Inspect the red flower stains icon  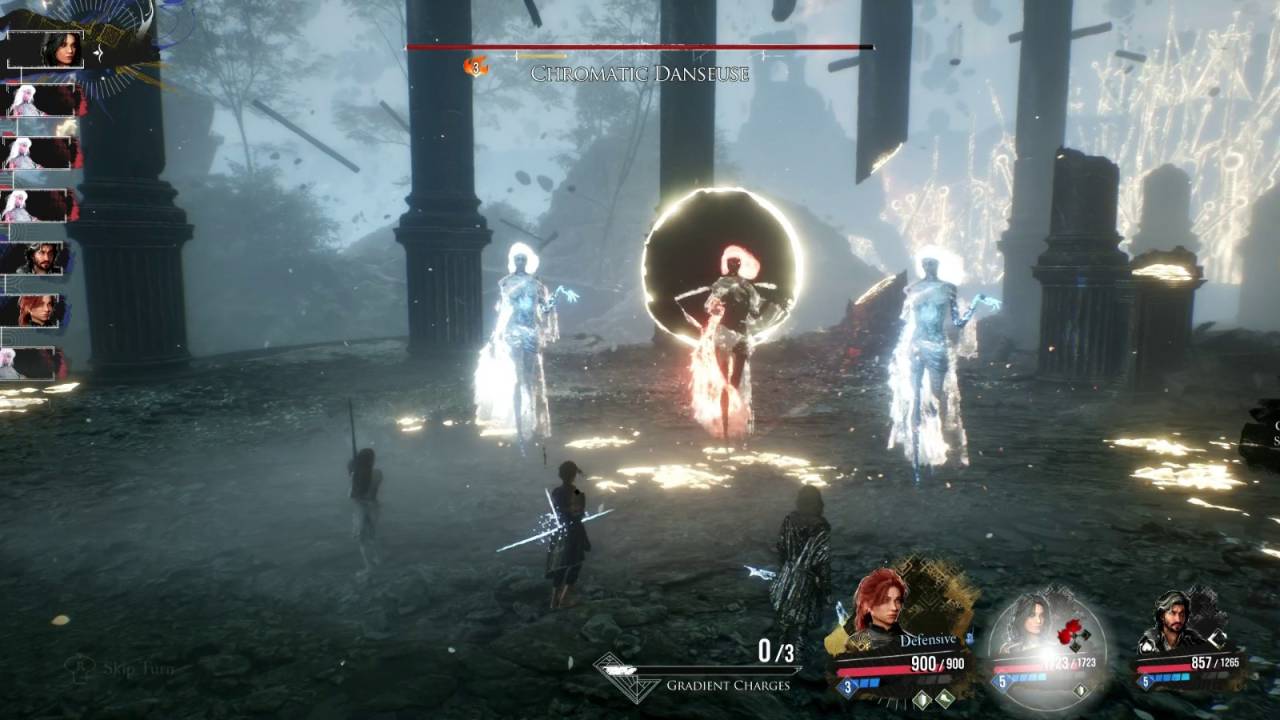coord(1070,632)
